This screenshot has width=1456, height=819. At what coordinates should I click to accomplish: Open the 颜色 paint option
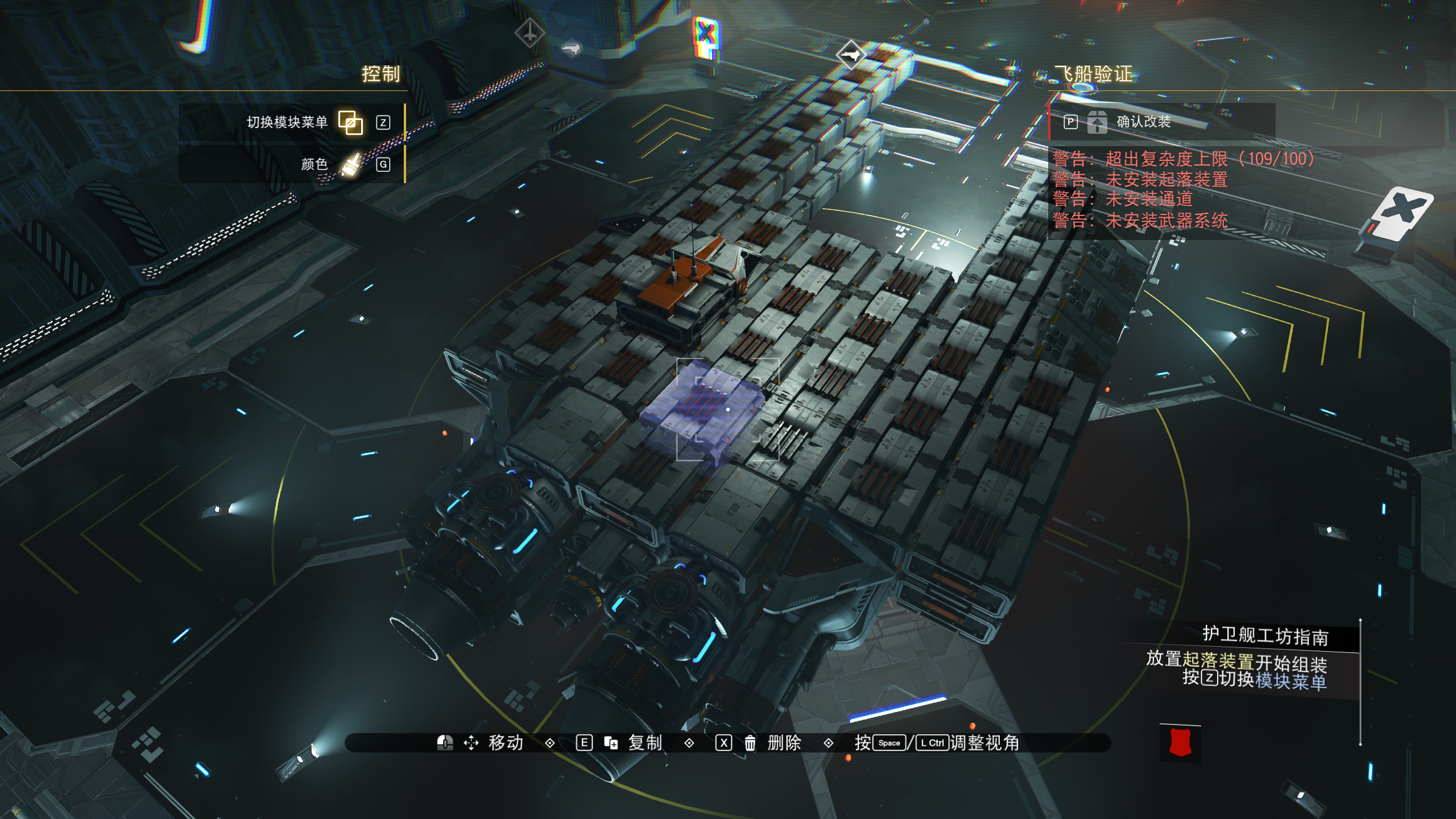click(x=315, y=164)
